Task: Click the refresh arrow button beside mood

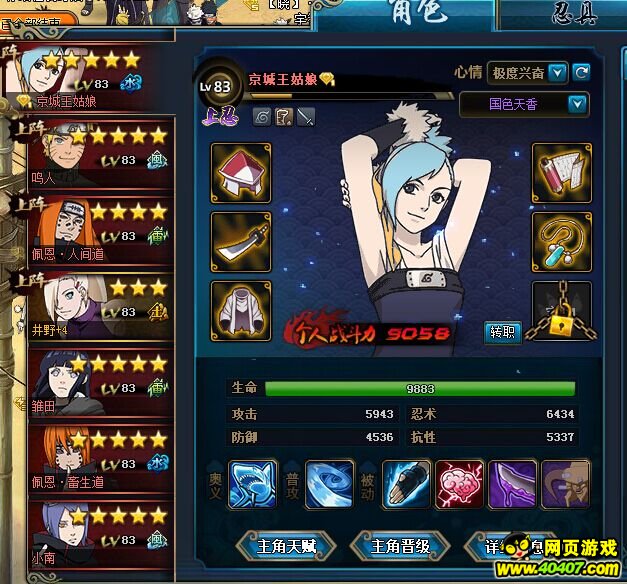Action: click(x=581, y=73)
